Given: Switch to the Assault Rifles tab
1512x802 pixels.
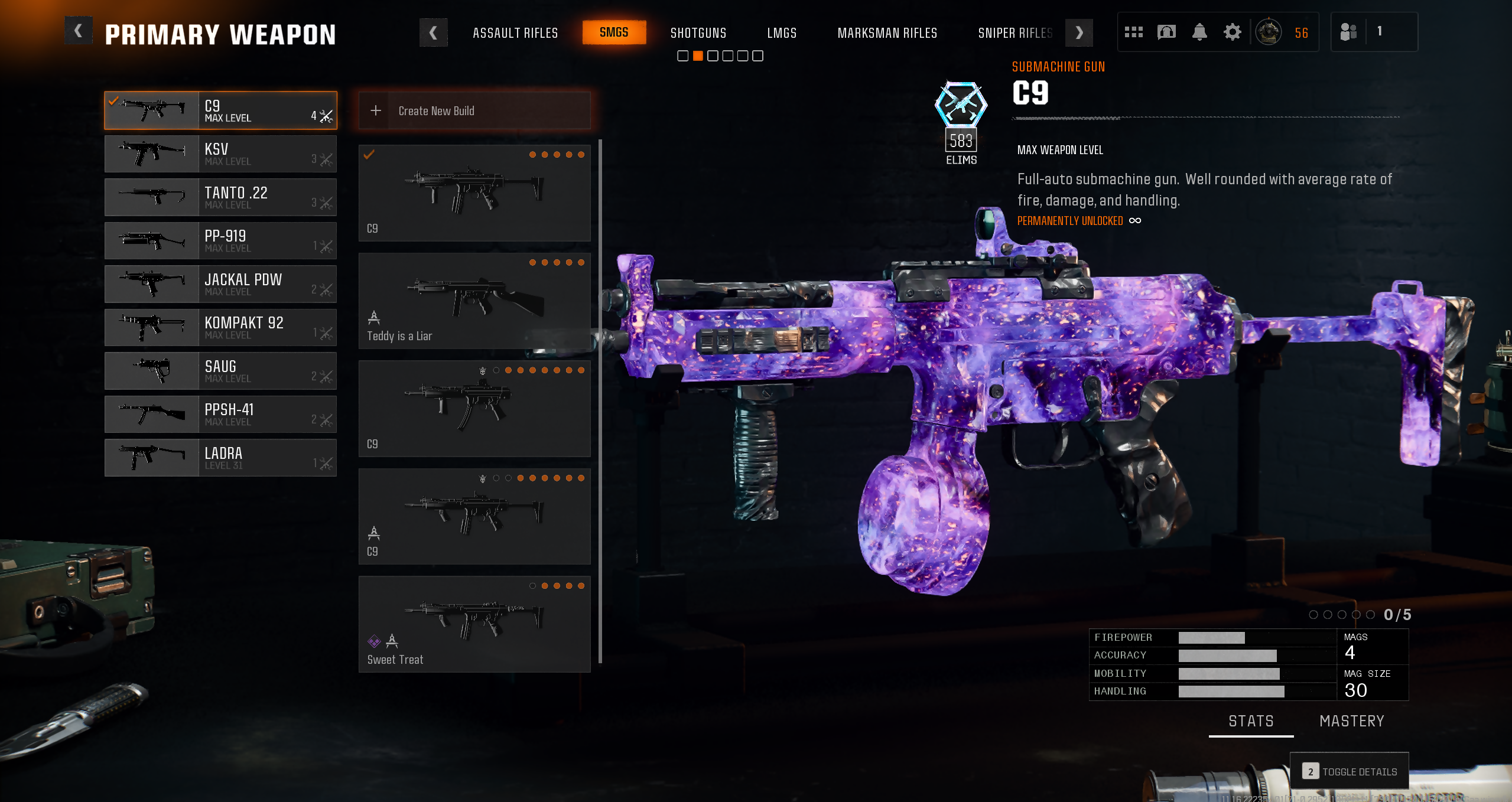Looking at the screenshot, I should point(515,33).
